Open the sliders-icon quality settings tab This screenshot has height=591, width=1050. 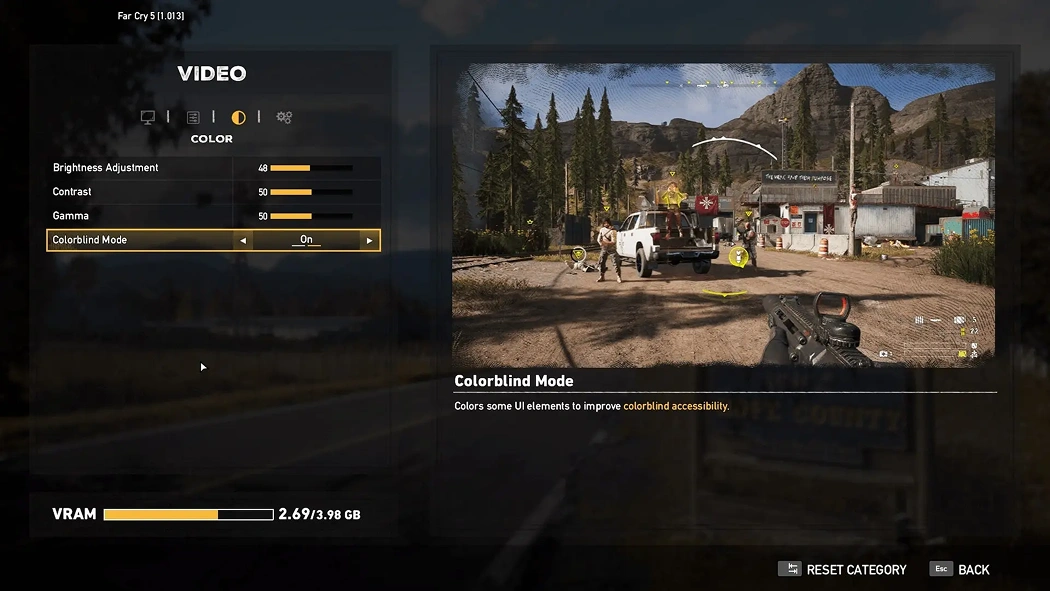[193, 118]
